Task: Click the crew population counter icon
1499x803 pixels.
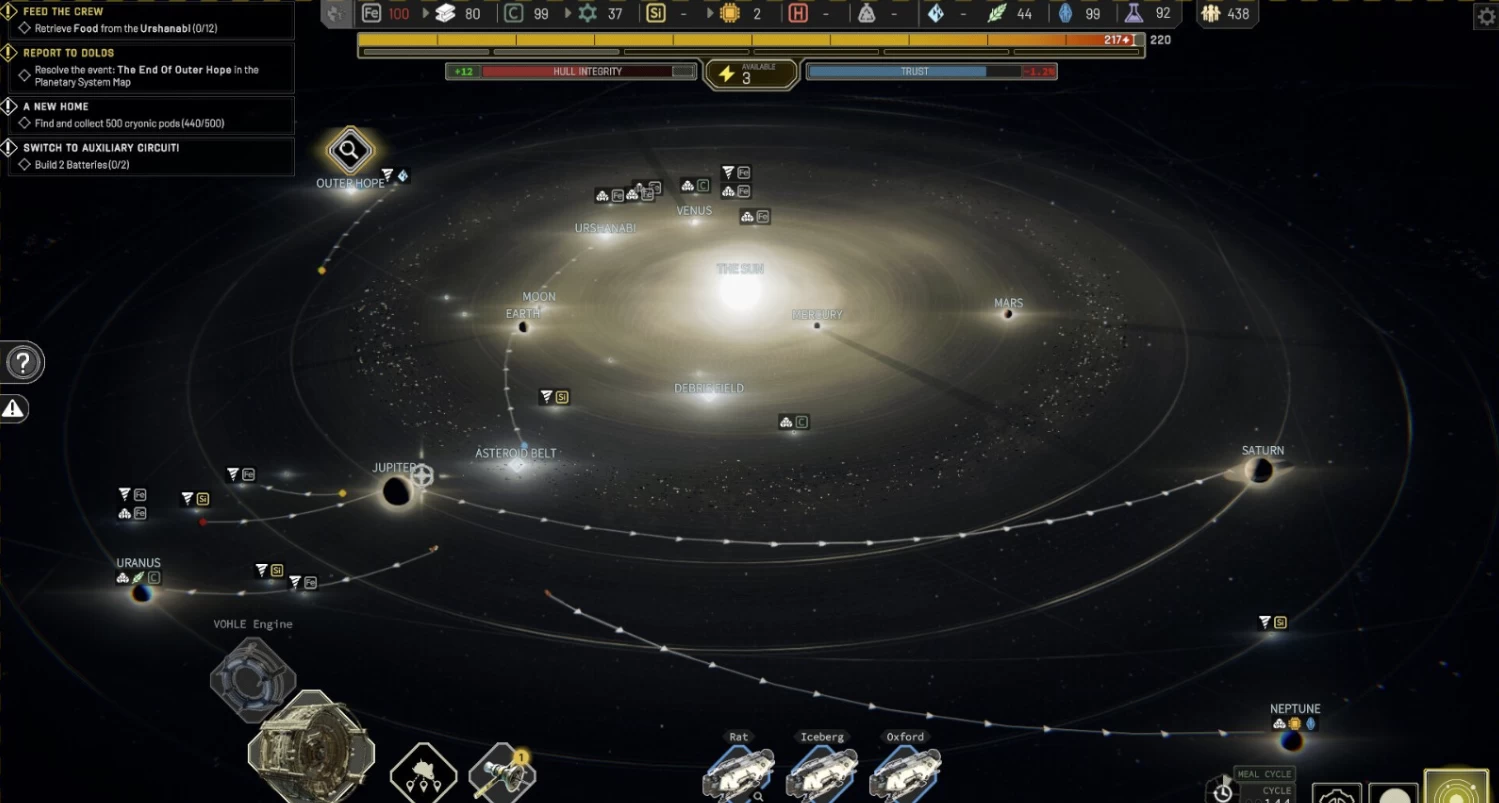Action: [x=1211, y=14]
